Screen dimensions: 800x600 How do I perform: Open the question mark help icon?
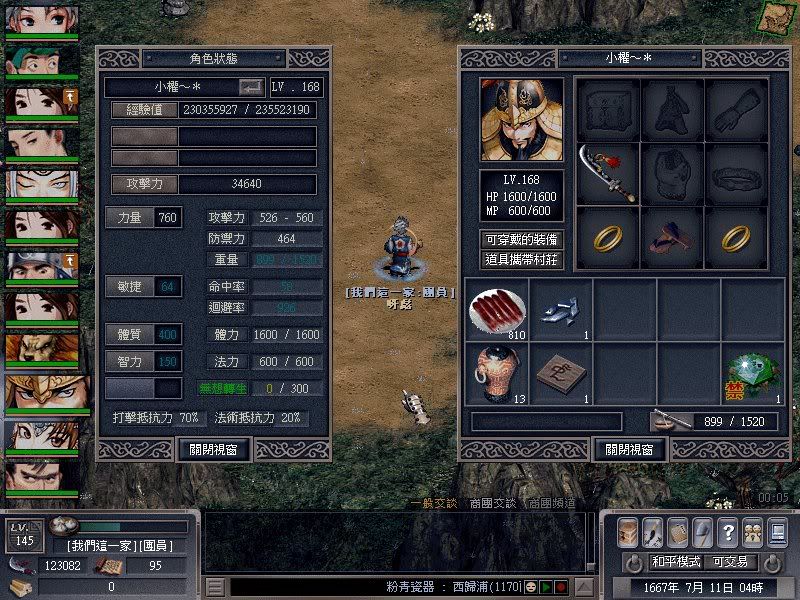(x=727, y=531)
